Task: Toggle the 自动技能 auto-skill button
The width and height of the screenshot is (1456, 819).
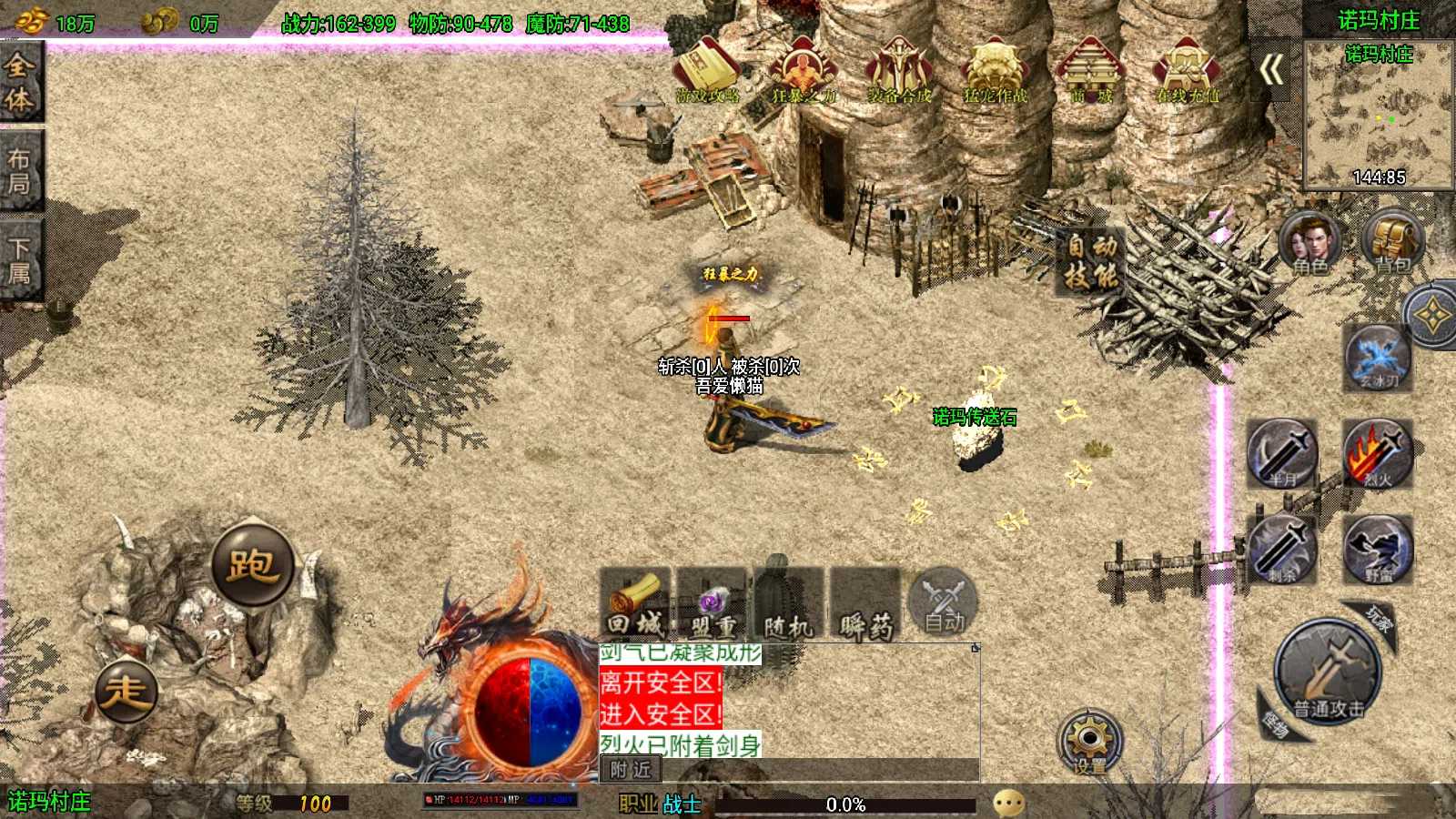Action: pyautogui.click(x=1091, y=262)
